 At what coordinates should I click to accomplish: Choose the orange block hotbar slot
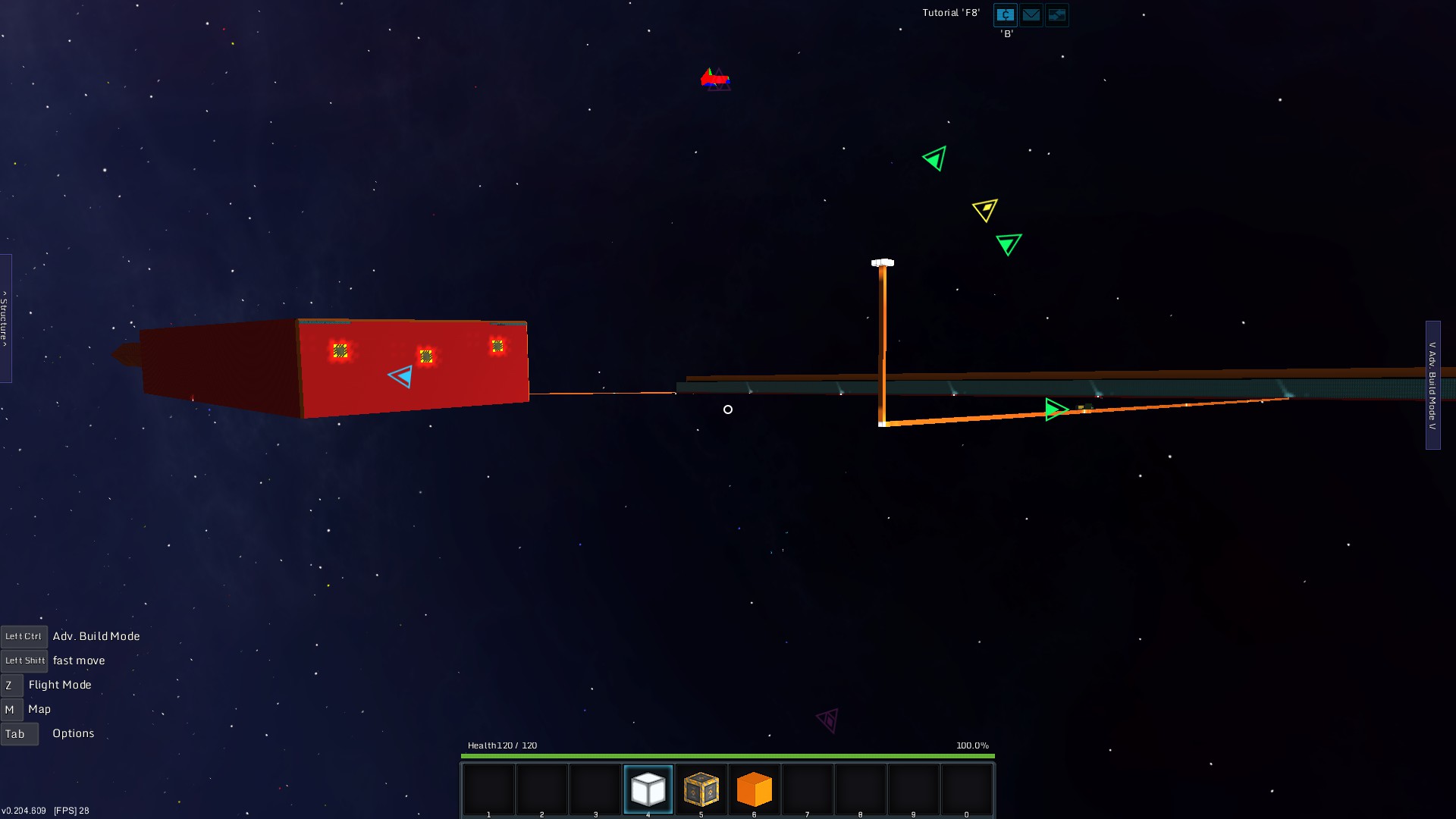point(754,789)
